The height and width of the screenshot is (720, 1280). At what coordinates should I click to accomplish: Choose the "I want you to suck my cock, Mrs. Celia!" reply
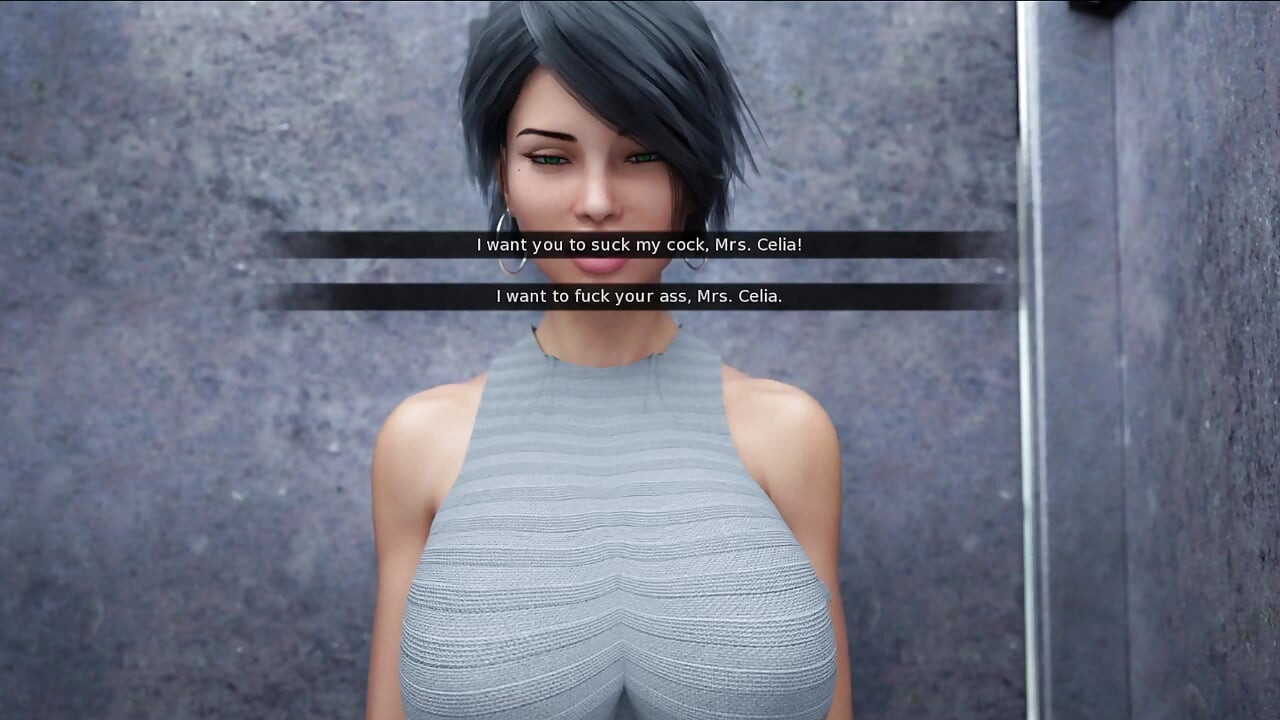(x=639, y=245)
